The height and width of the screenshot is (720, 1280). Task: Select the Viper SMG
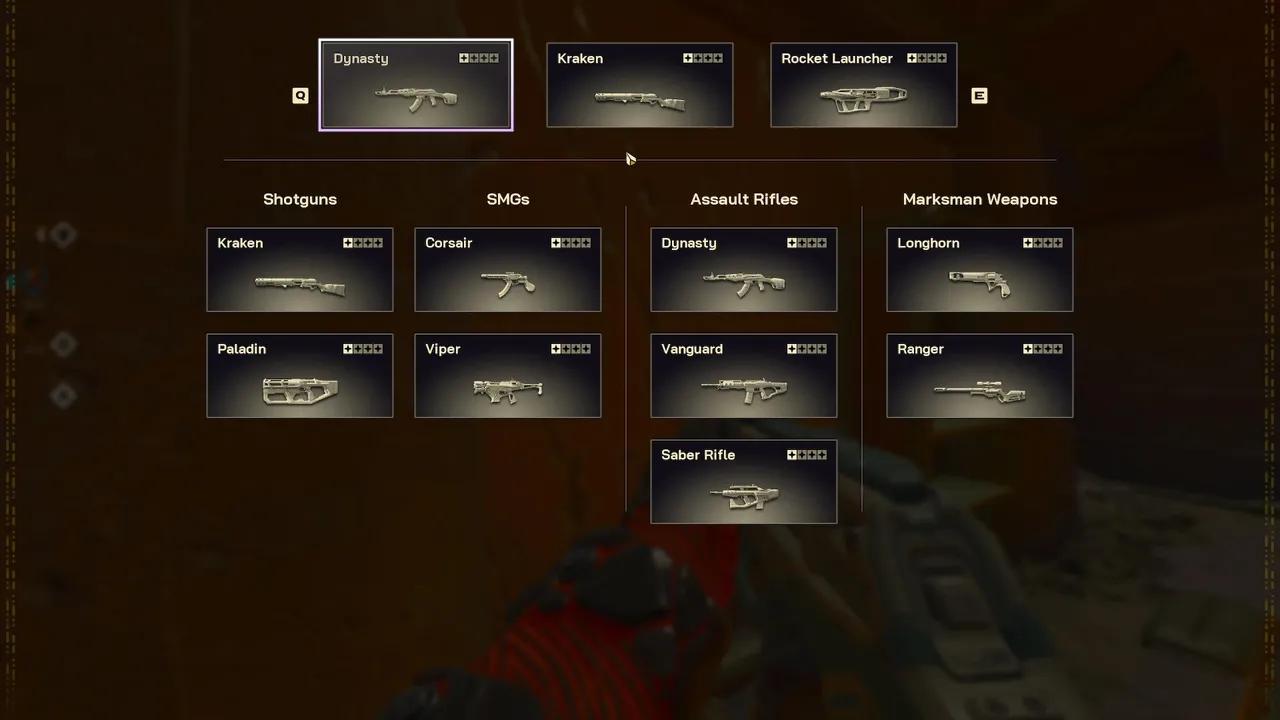coord(508,376)
